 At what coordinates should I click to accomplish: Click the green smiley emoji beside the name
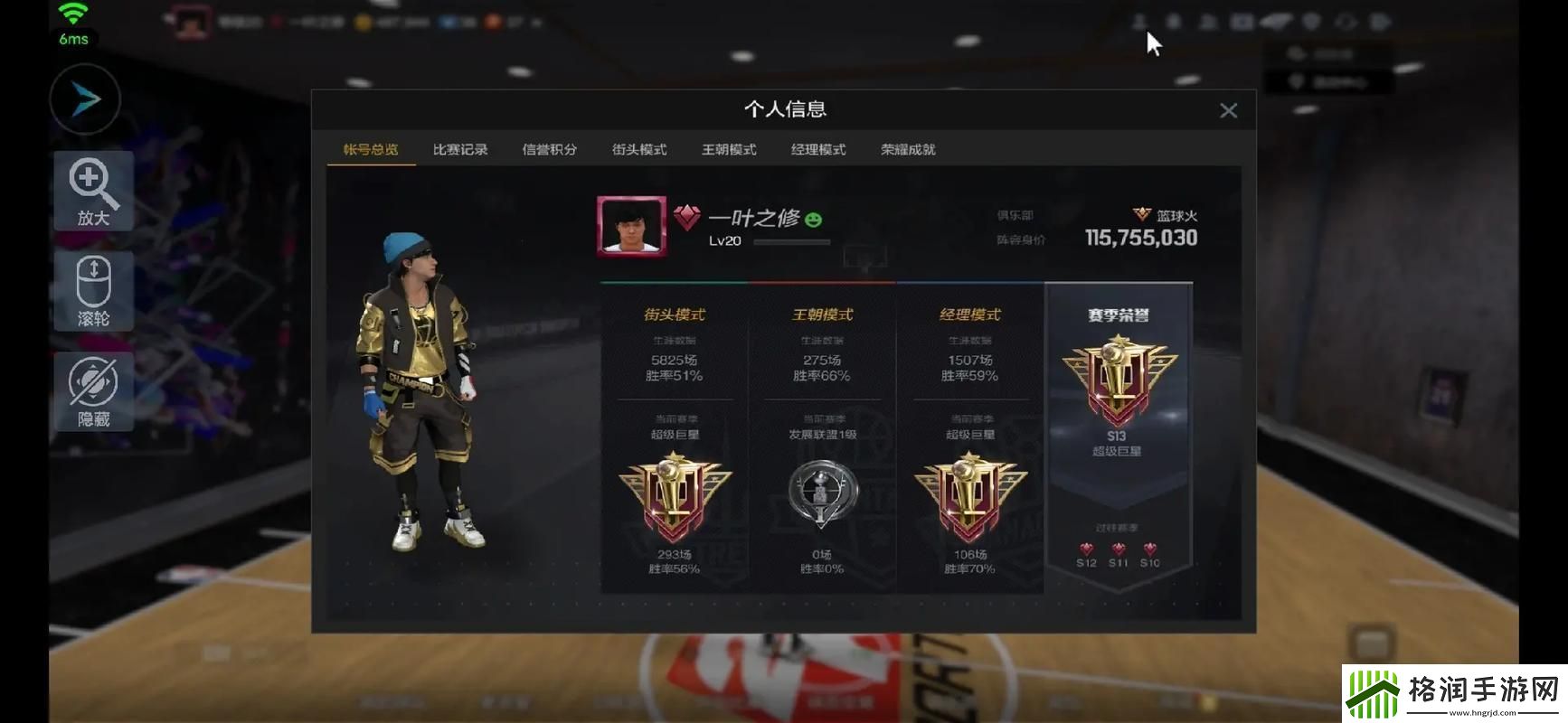pos(816,218)
